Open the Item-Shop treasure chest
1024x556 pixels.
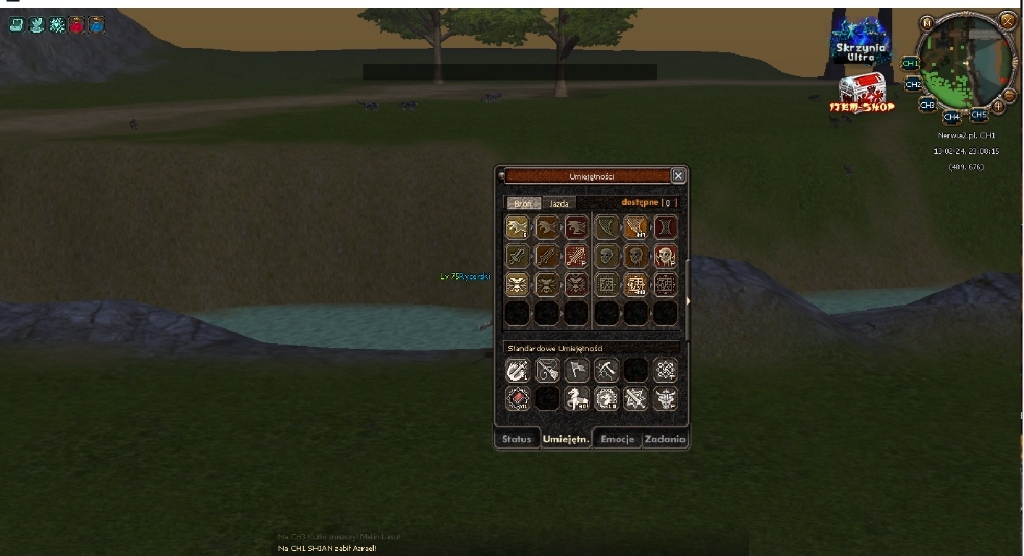[862, 93]
